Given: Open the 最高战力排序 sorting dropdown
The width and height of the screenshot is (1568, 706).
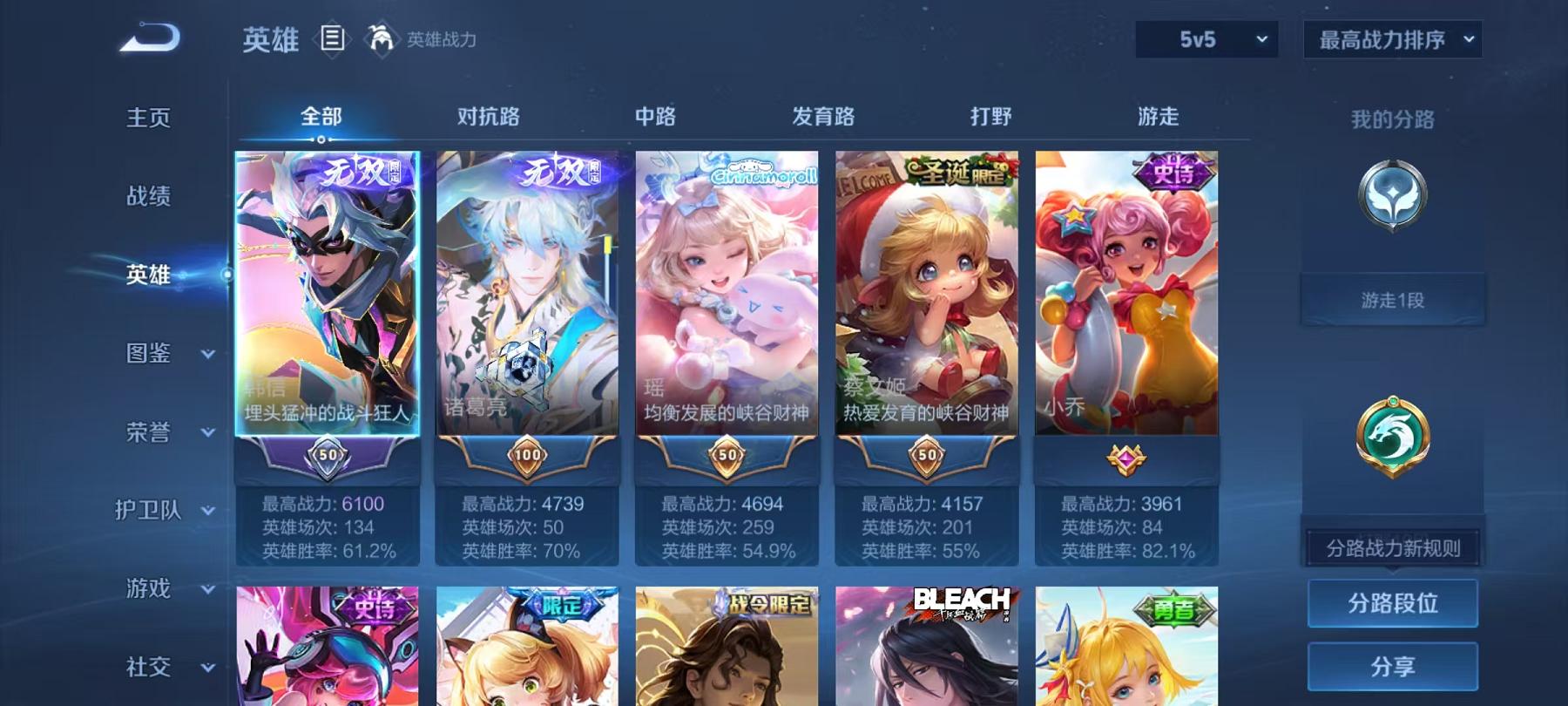Looking at the screenshot, I should tap(1392, 39).
